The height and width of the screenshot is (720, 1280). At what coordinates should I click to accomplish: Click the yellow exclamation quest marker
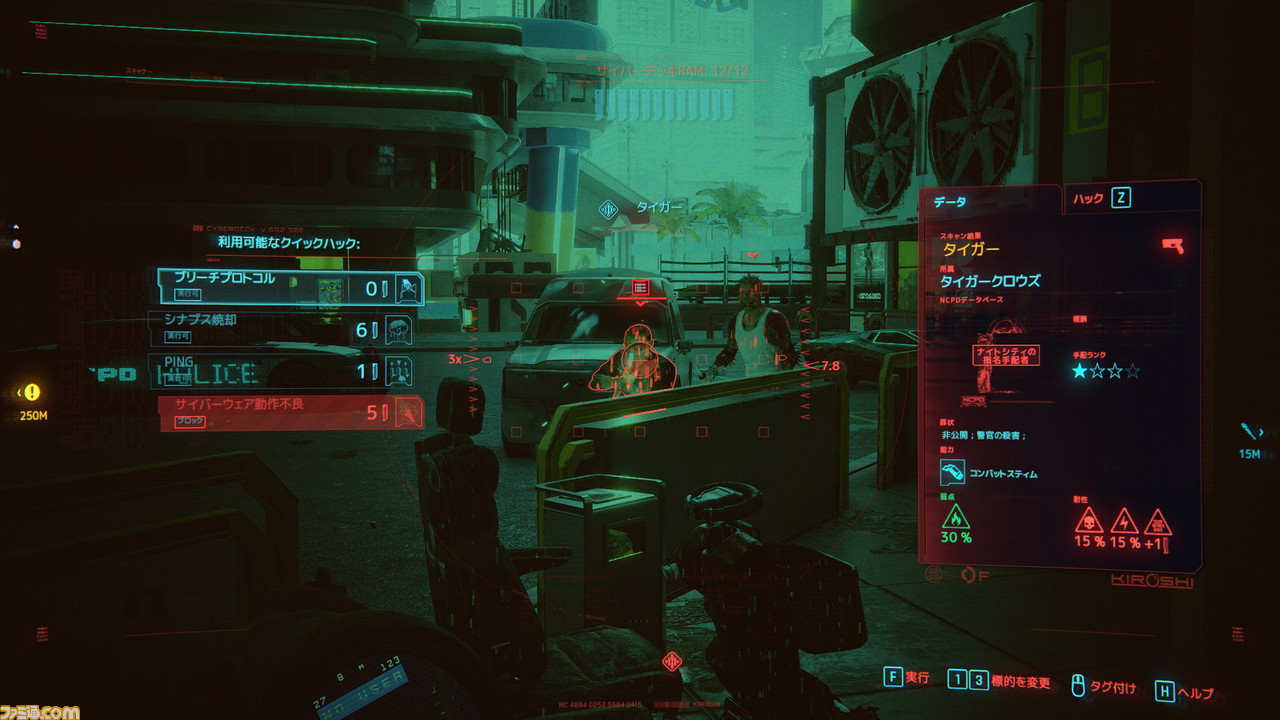click(x=32, y=393)
